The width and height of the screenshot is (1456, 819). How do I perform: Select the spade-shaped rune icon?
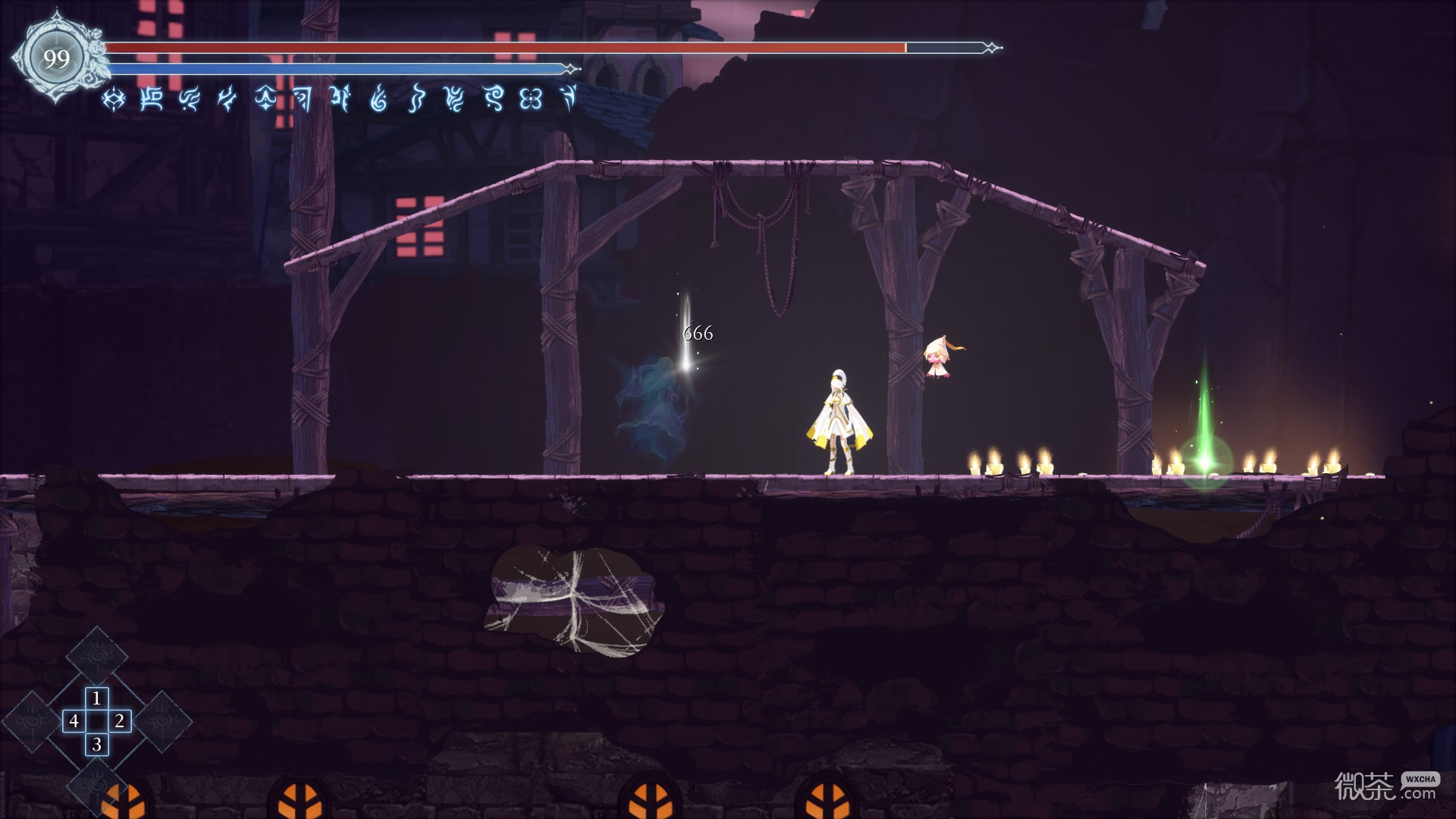pos(265,99)
